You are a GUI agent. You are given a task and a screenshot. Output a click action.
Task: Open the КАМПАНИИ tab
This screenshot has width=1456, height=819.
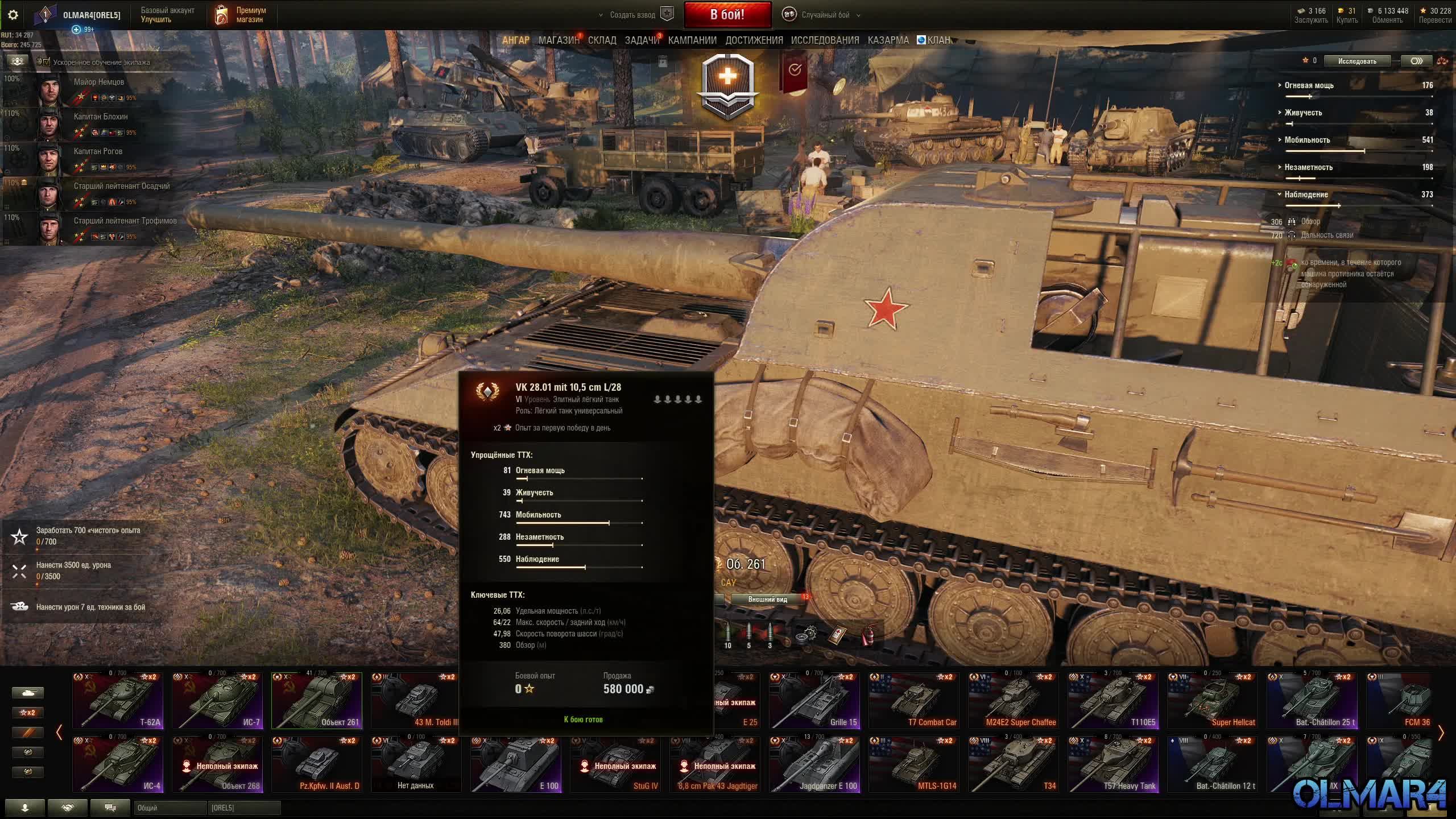[x=692, y=40]
